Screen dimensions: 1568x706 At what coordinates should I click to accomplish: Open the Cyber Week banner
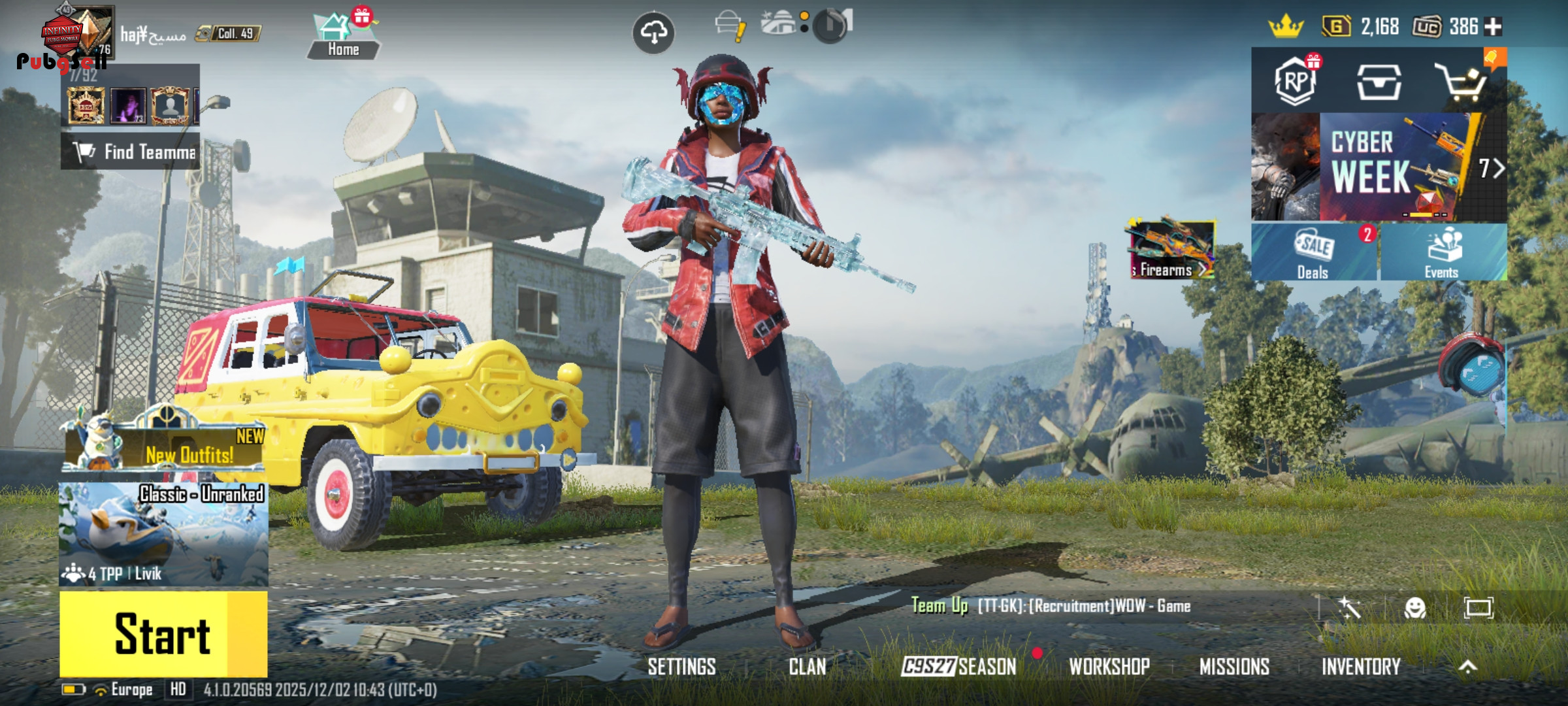click(1379, 167)
